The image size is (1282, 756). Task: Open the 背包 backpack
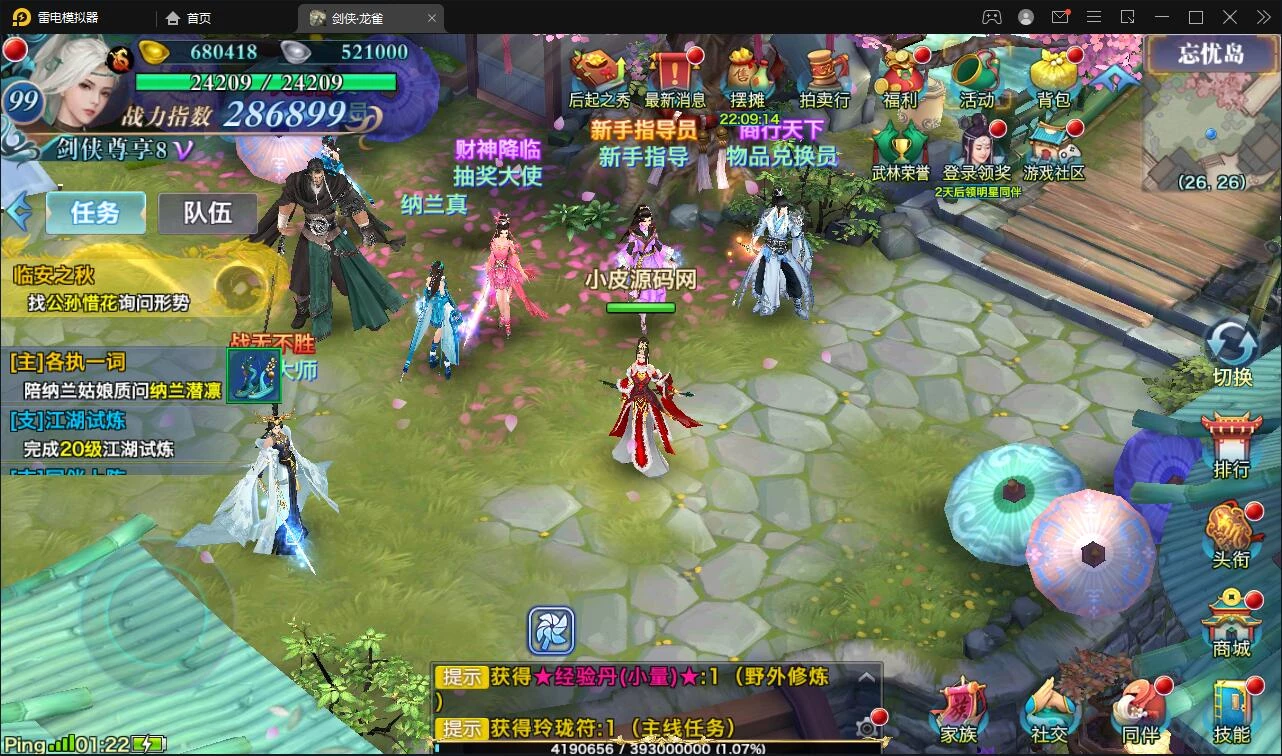click(x=1053, y=75)
